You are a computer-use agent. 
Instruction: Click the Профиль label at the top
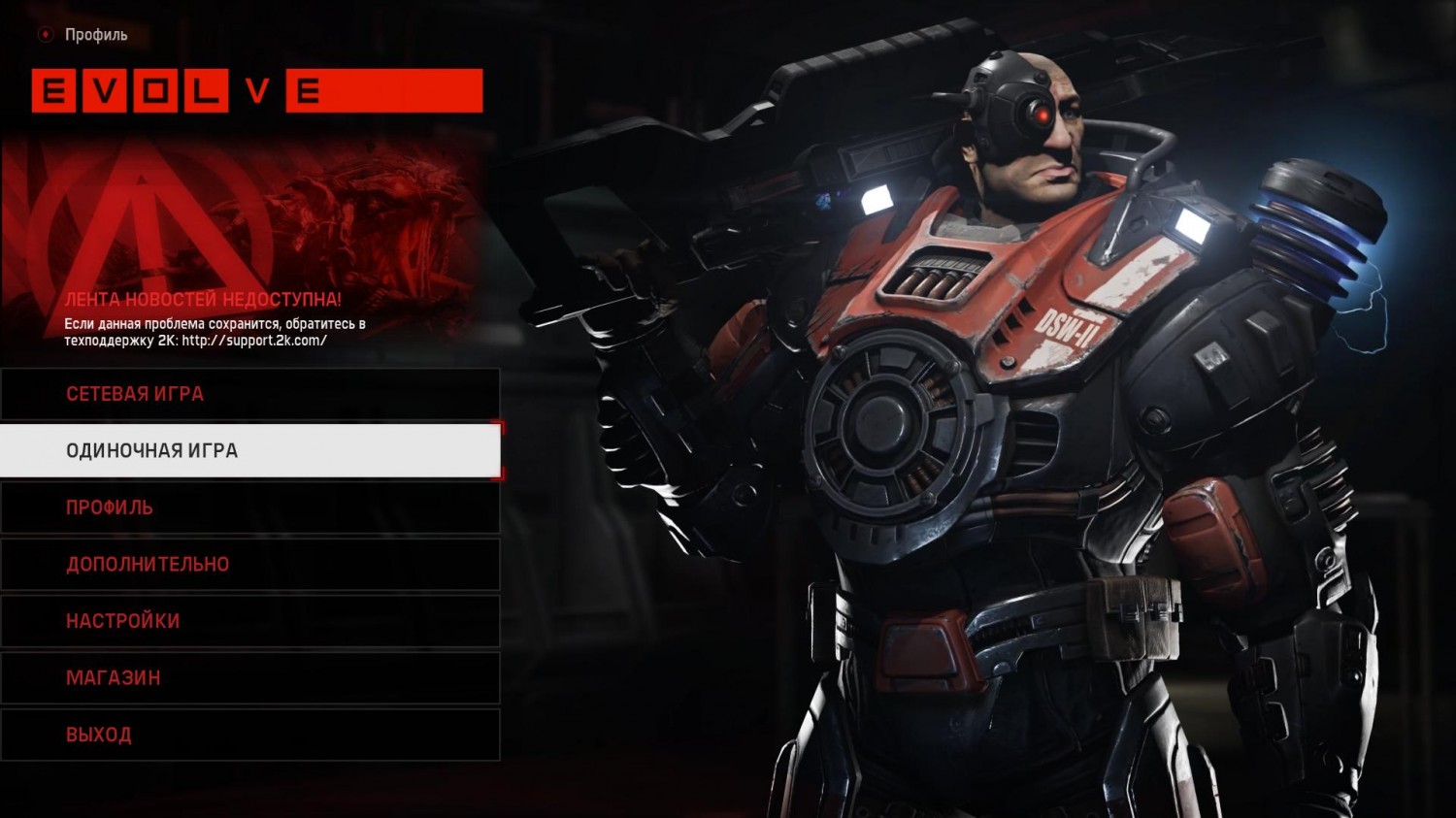(x=94, y=34)
